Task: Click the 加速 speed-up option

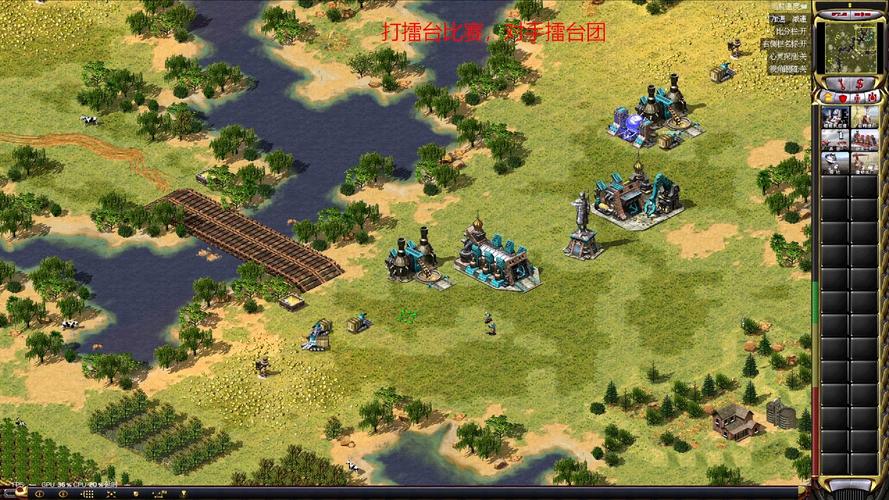Action: [778, 19]
